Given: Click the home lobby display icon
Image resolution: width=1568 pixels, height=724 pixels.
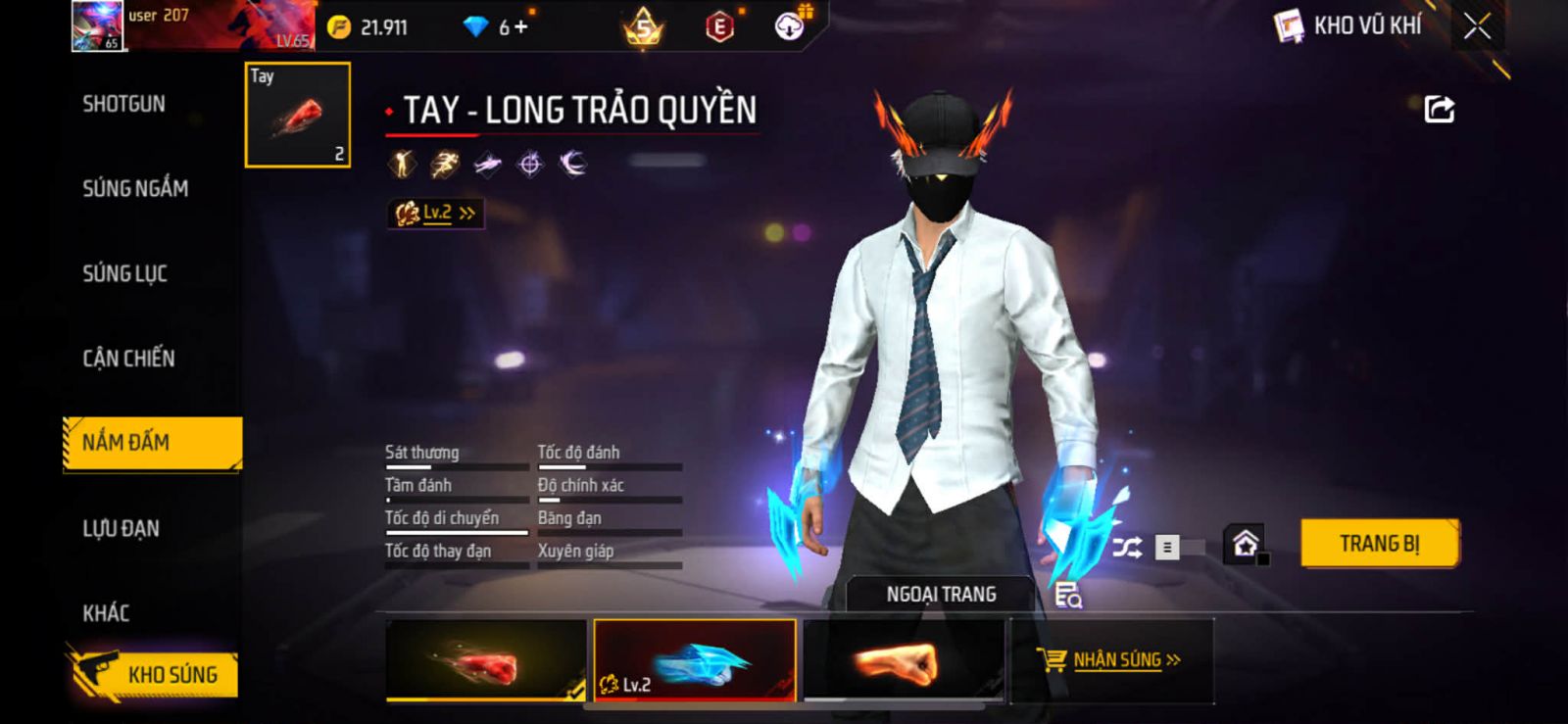Looking at the screenshot, I should (x=1245, y=544).
